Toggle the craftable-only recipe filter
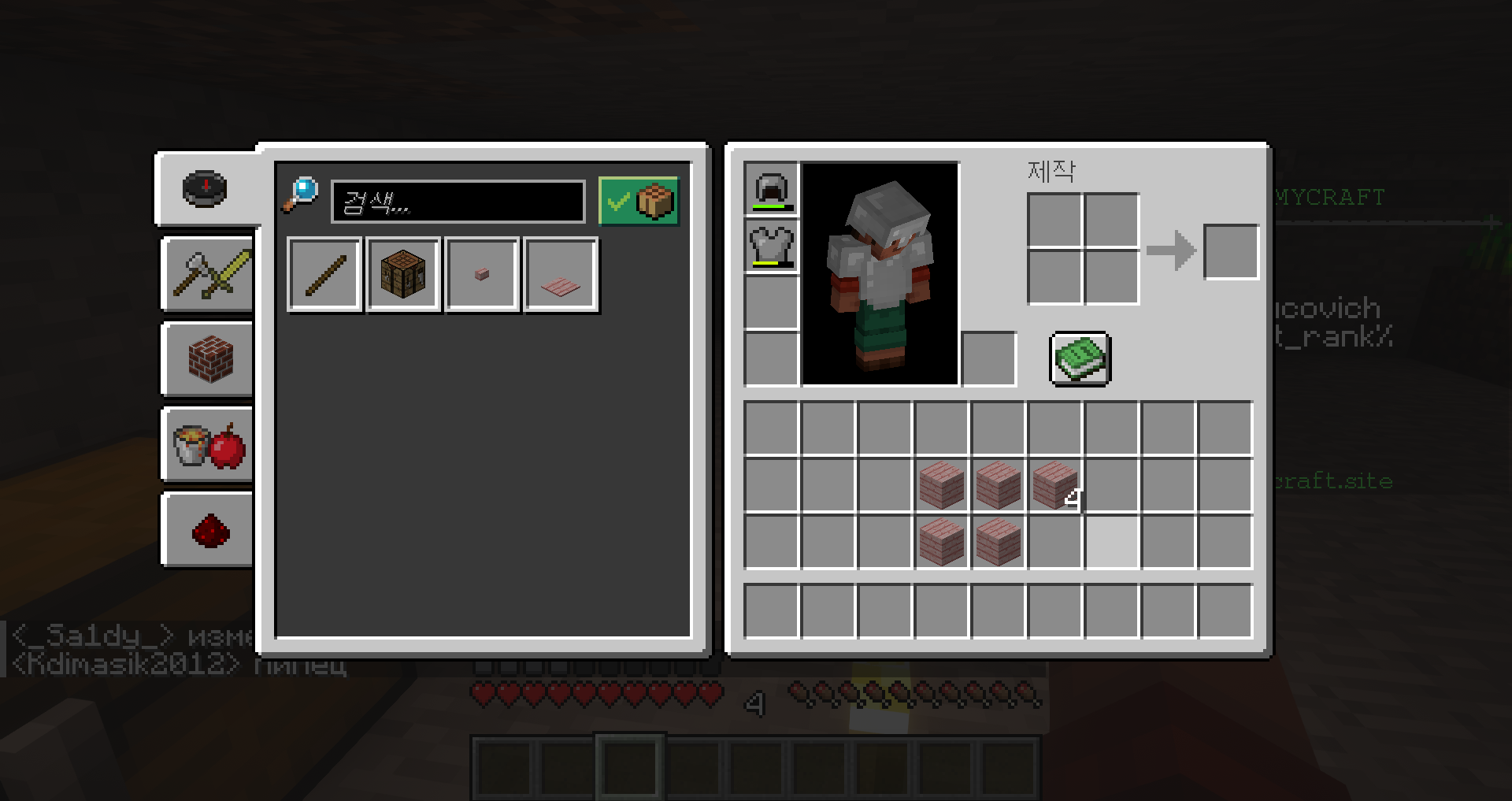The image size is (1512, 801). pos(638,202)
